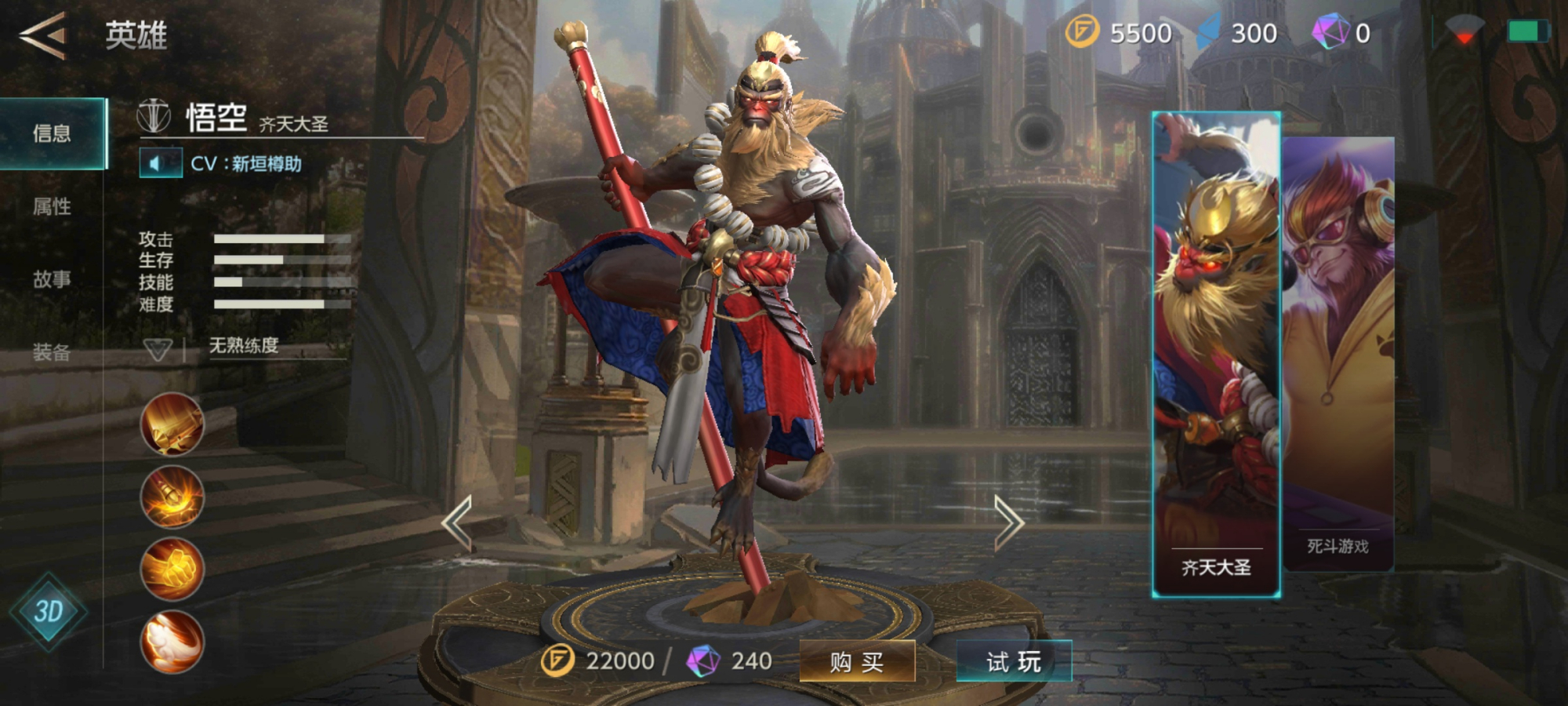
Task: View the golden staff skill icon
Action: [172, 424]
